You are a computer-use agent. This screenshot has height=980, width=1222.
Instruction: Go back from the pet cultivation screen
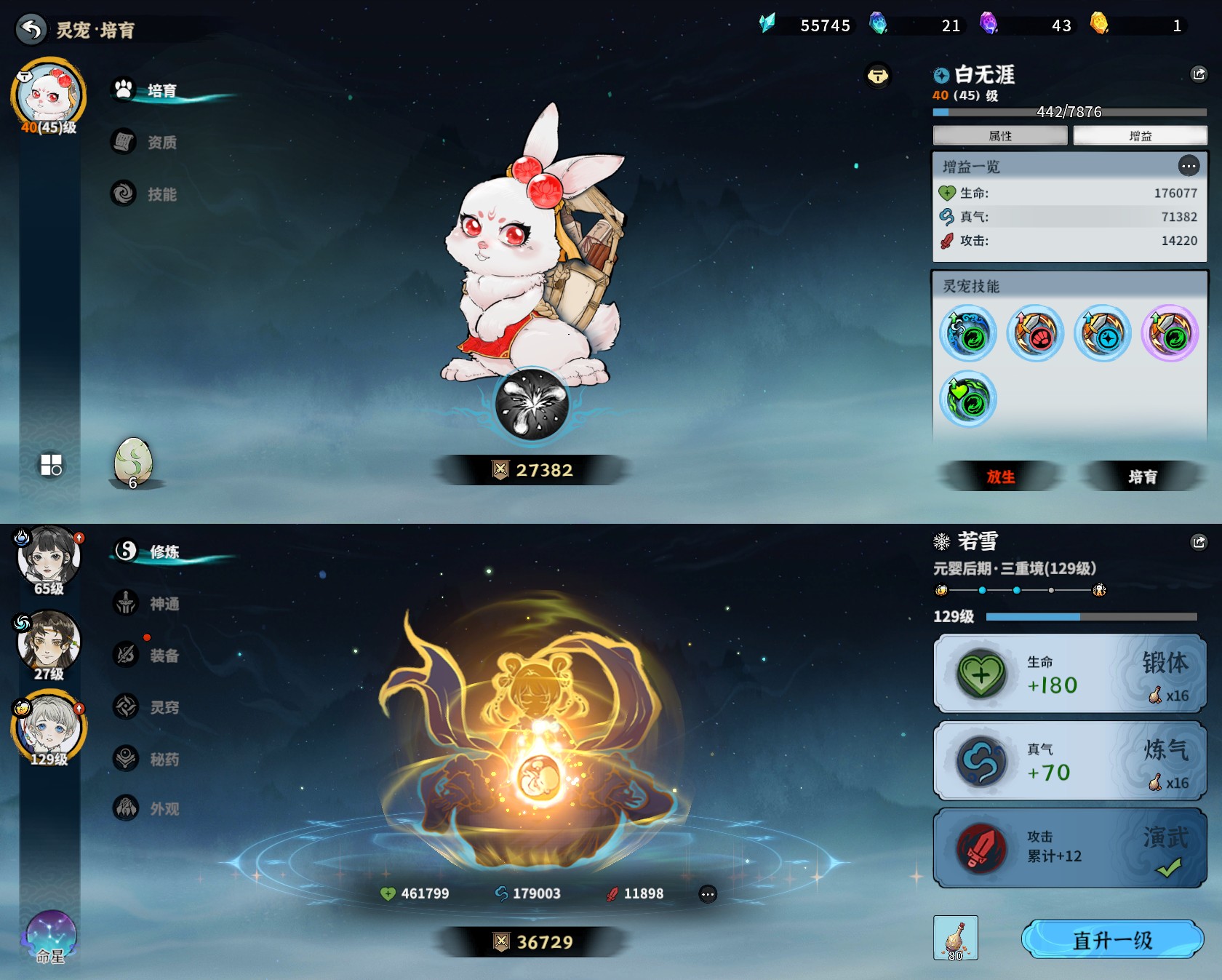[x=31, y=29]
